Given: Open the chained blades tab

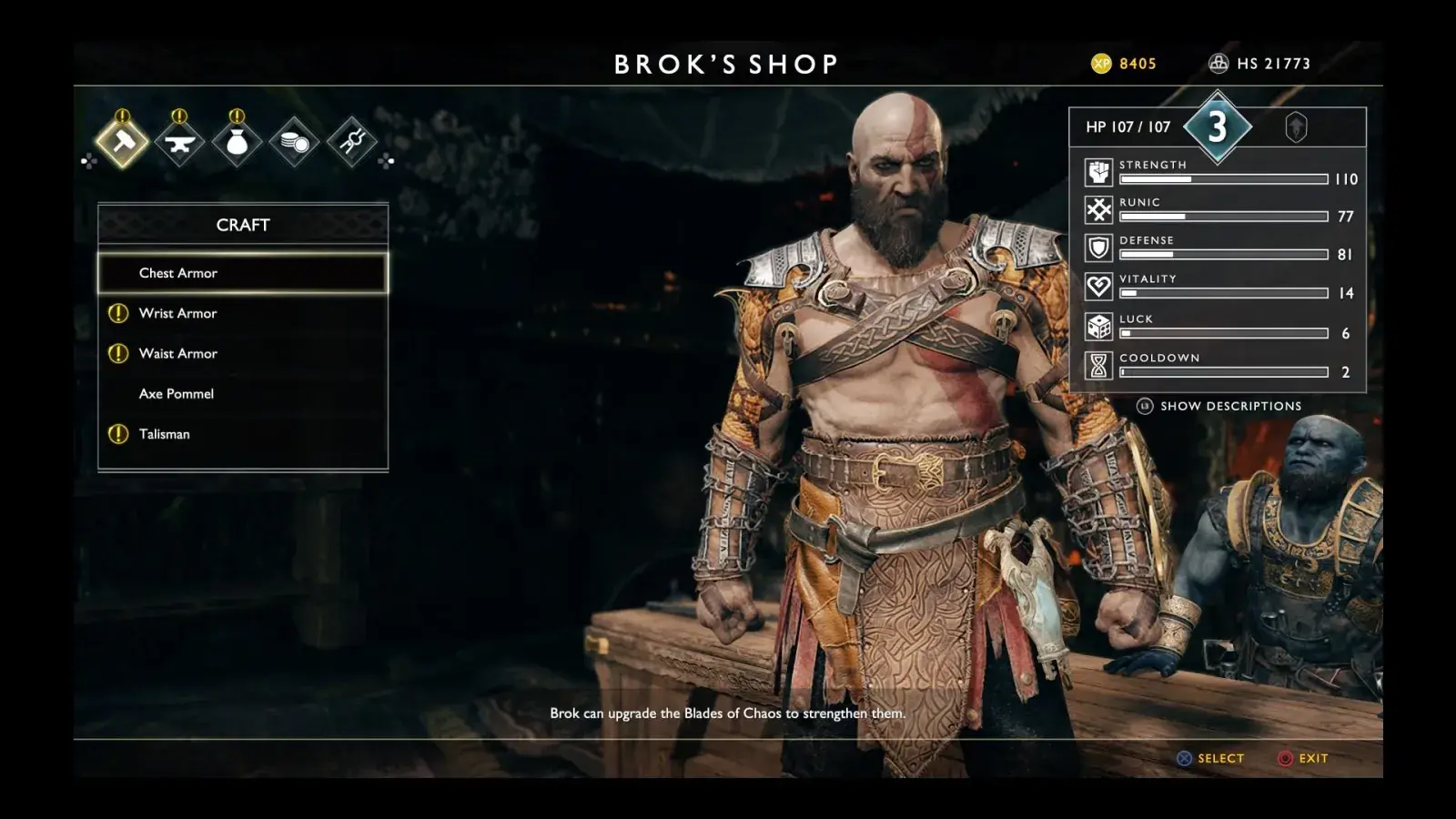Looking at the screenshot, I should 351,142.
